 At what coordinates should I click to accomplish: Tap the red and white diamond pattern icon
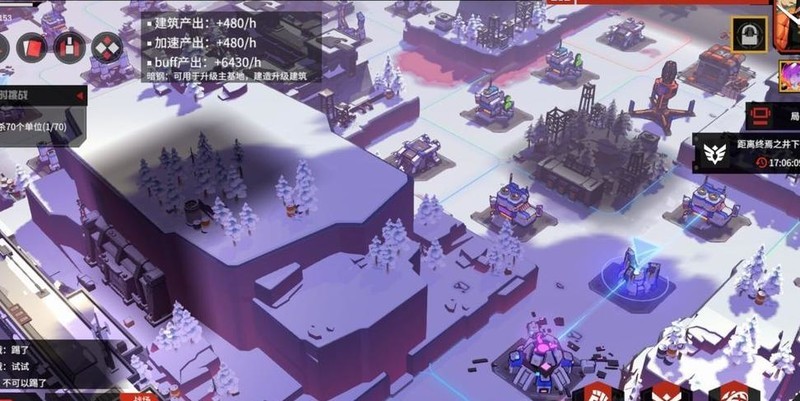[106, 47]
